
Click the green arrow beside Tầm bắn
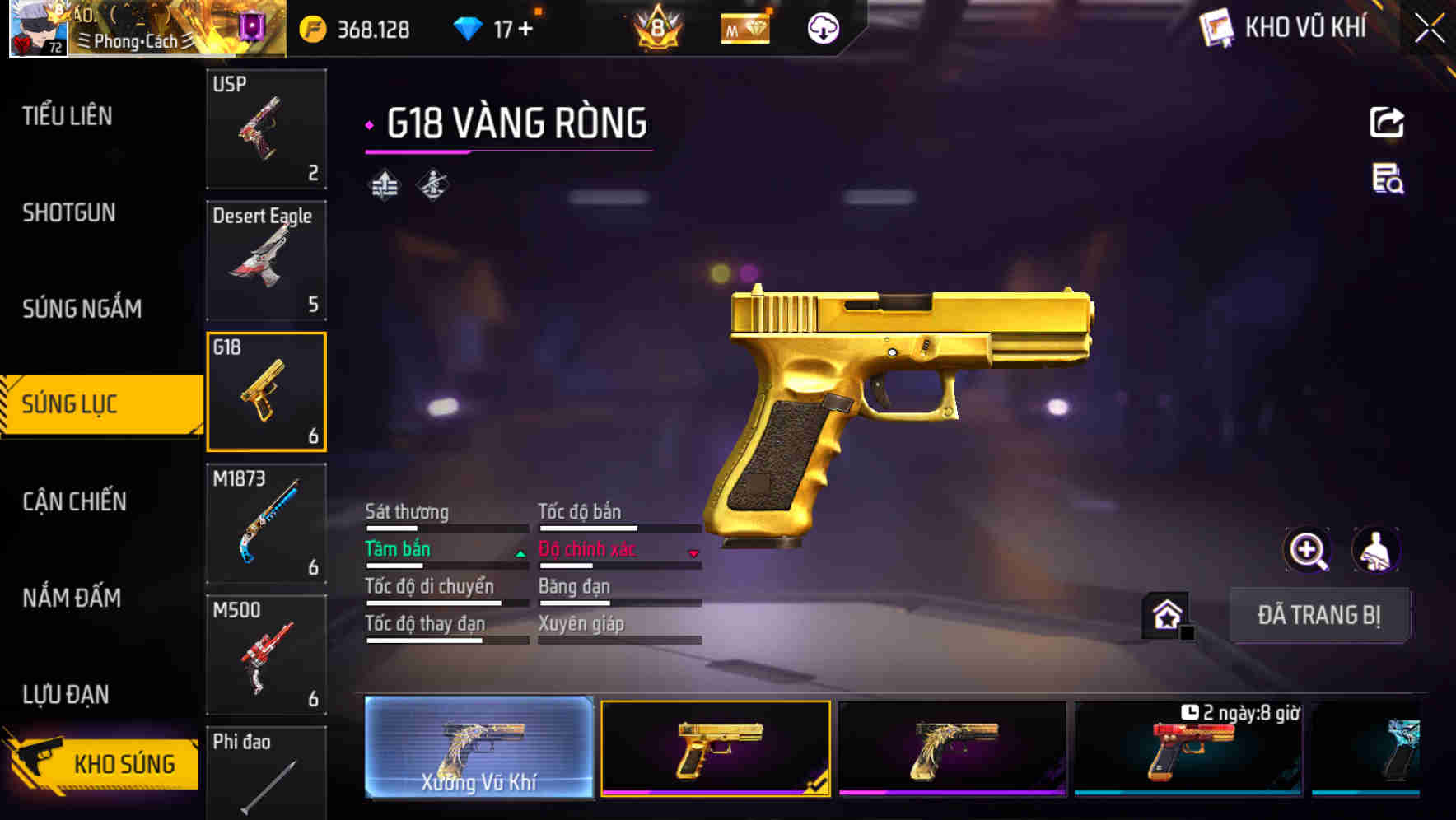(x=520, y=554)
